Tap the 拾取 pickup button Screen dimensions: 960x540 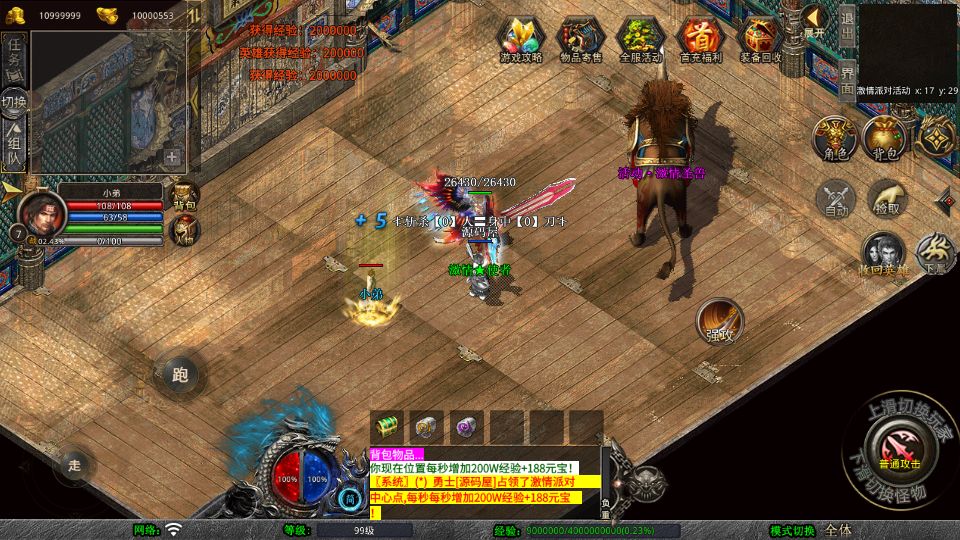pos(887,199)
